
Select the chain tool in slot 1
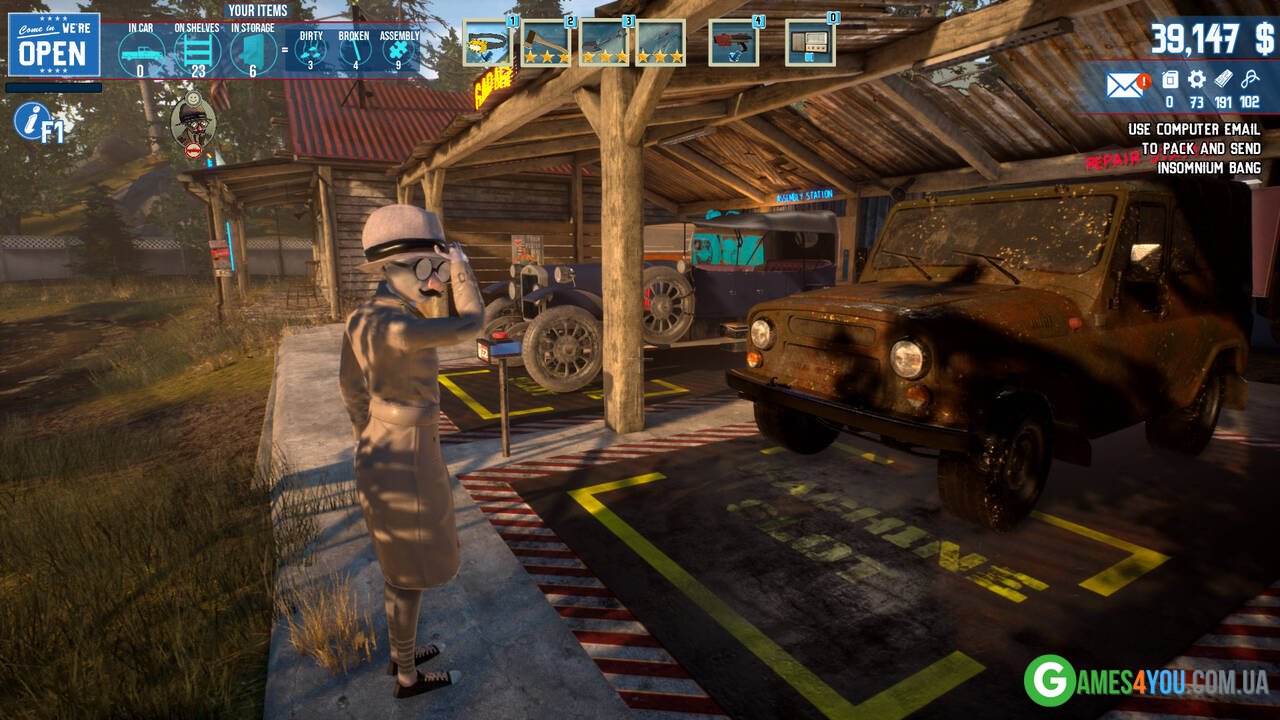(487, 43)
